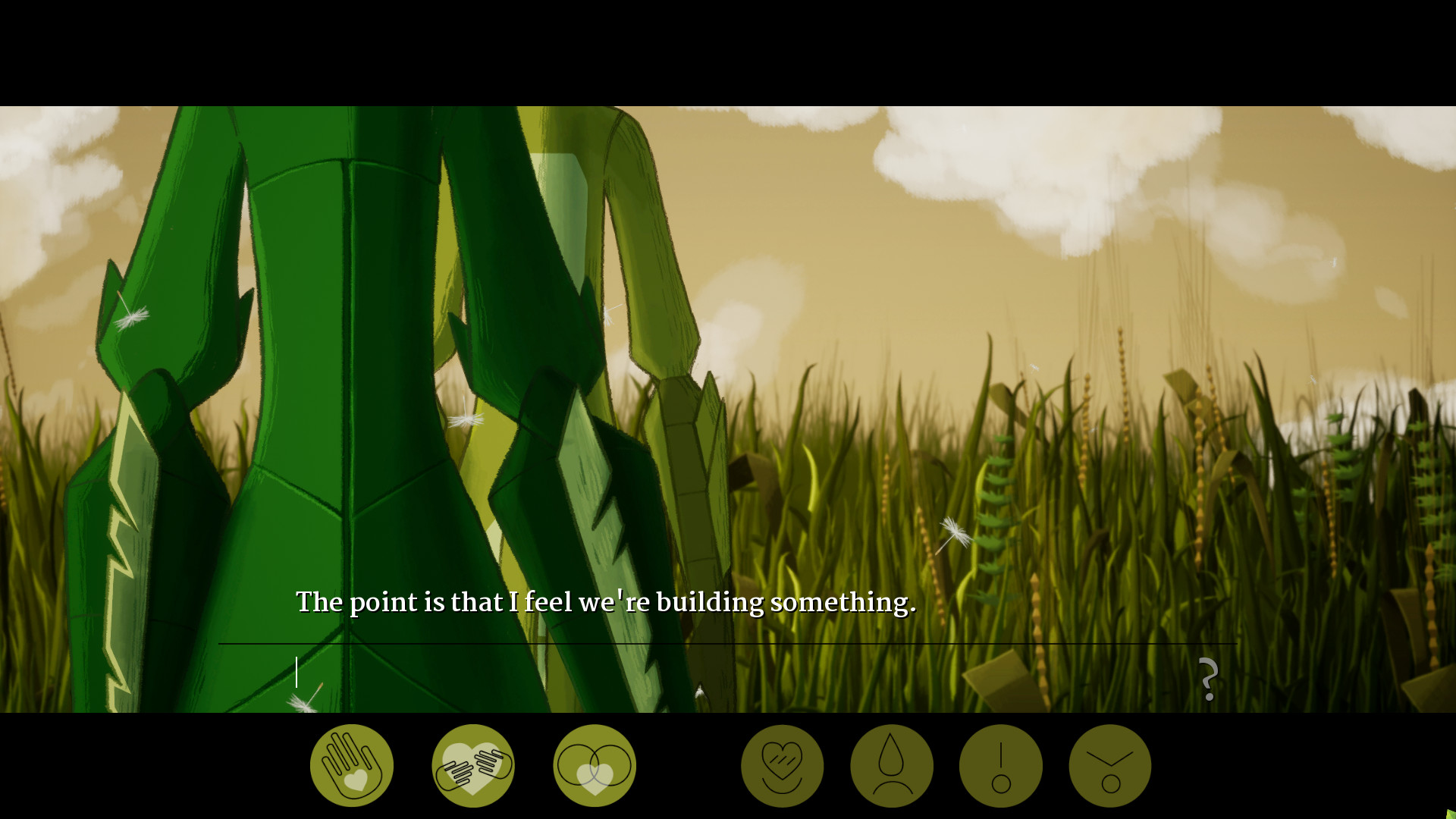Choose the hands-holding-heart response icon
Screen dimensions: 1456x819
pos(472,764)
